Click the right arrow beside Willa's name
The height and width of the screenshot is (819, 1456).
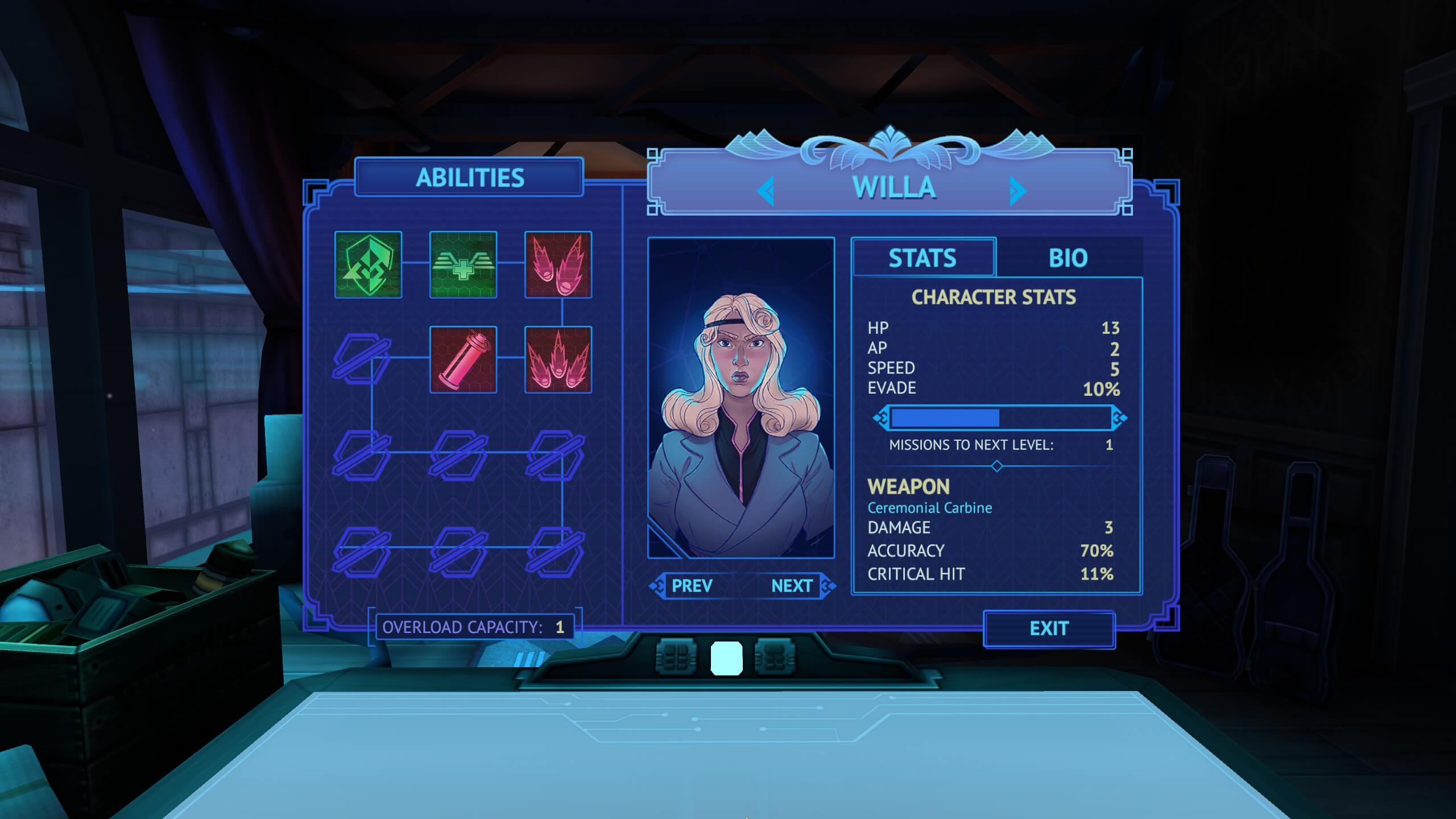(x=1018, y=191)
